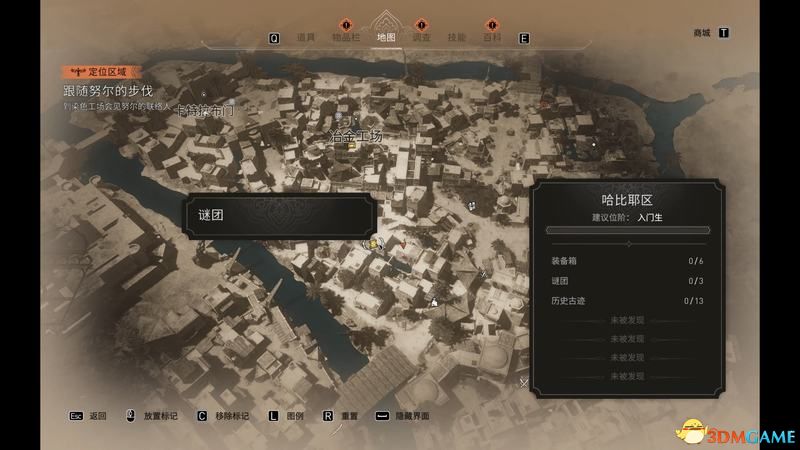Screen dimensions: 800x450
Task: Open the 百科 codex tab
Action: (x=492, y=37)
